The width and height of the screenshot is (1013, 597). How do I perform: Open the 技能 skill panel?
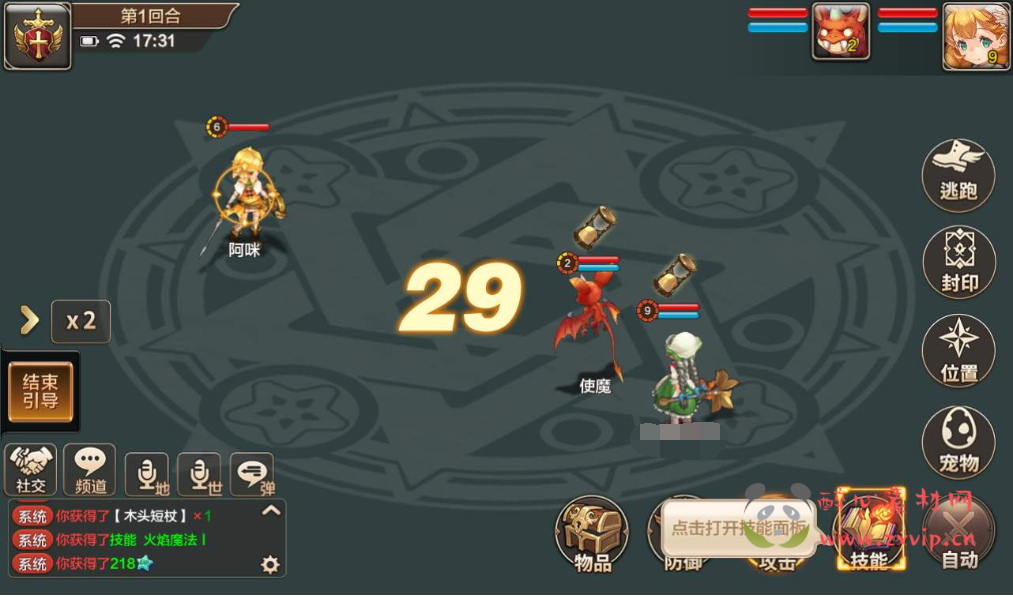pyautogui.click(x=868, y=532)
